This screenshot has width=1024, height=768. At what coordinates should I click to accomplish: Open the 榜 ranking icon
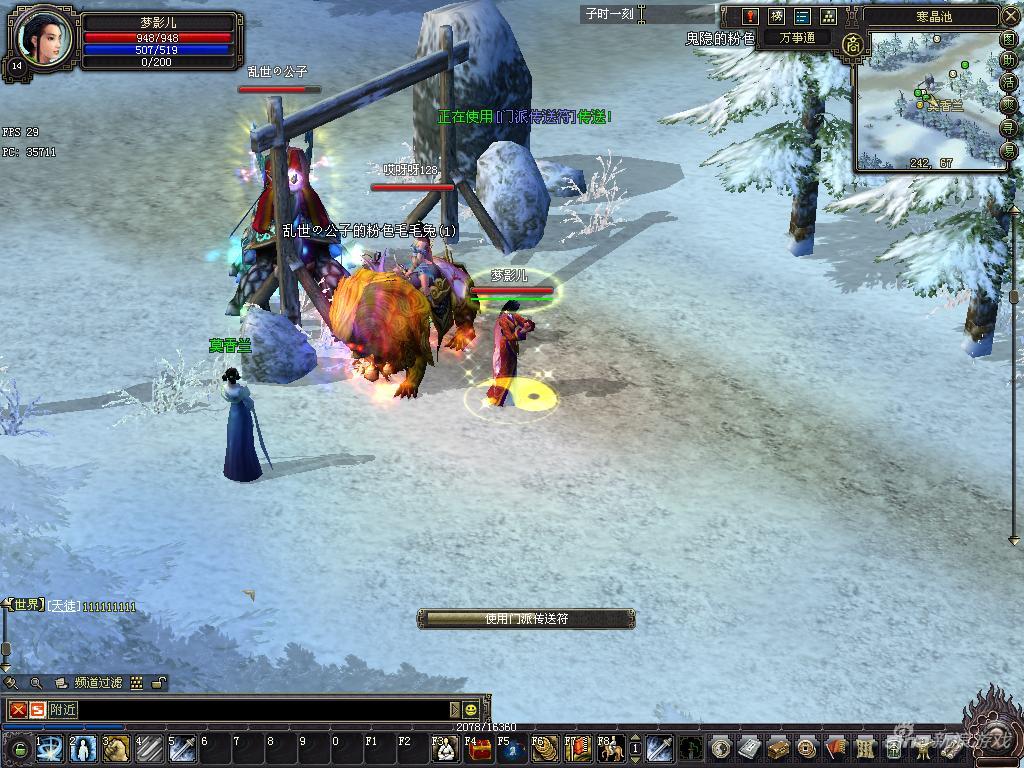pos(776,16)
